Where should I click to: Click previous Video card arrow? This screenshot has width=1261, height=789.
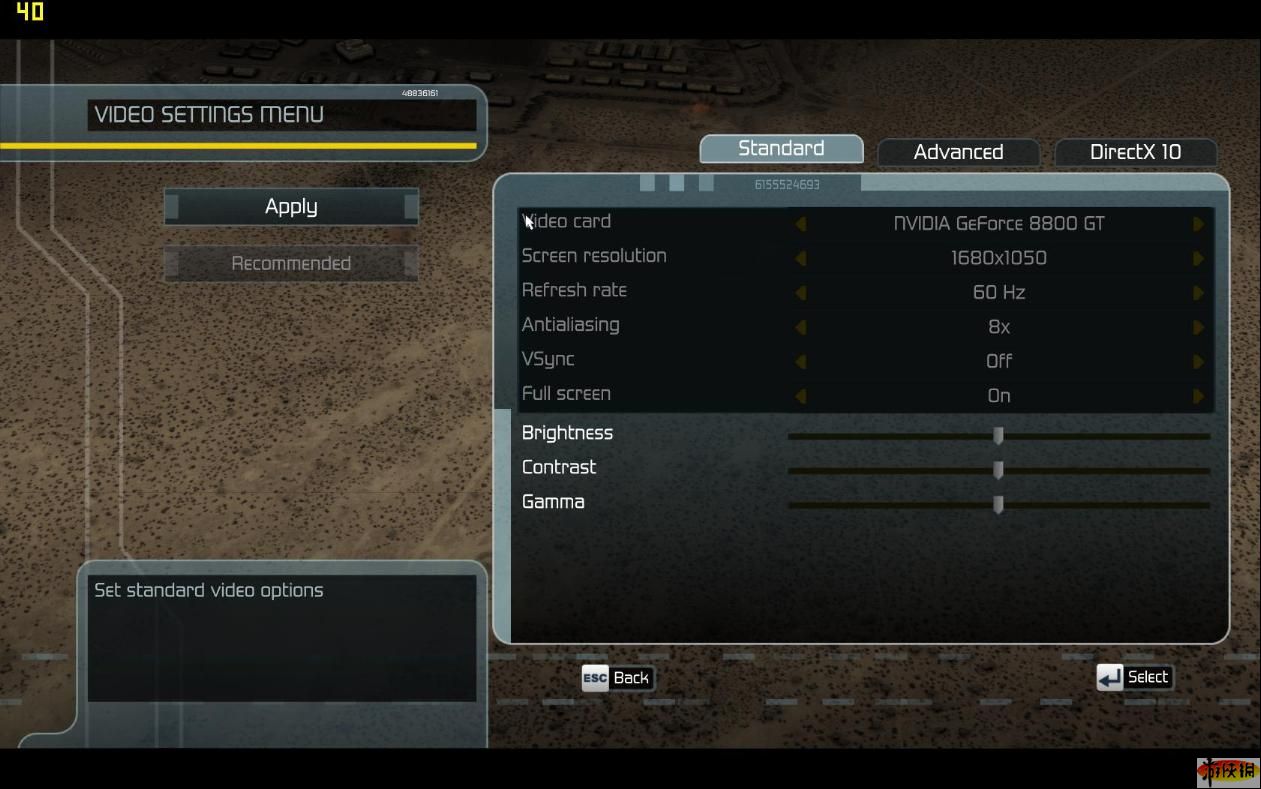coord(800,224)
